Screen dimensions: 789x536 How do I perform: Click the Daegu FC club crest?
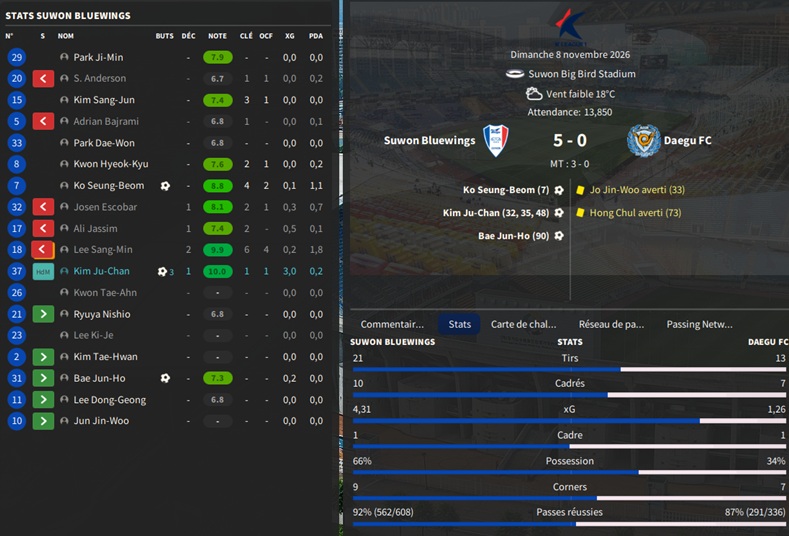point(643,141)
